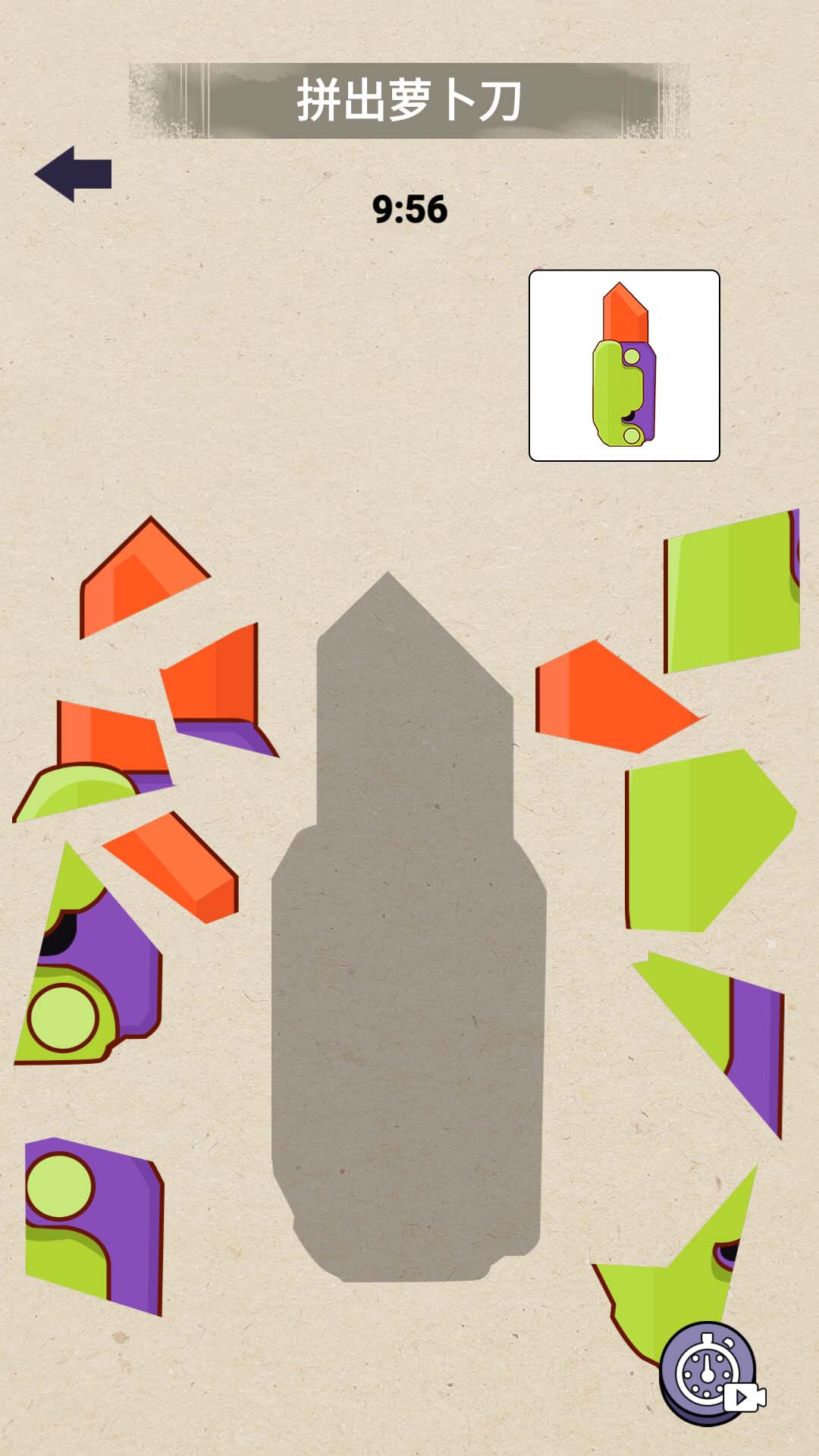Screen dimensions: 819x1456
Task: View the carrot knife reference picture
Action: tap(624, 366)
